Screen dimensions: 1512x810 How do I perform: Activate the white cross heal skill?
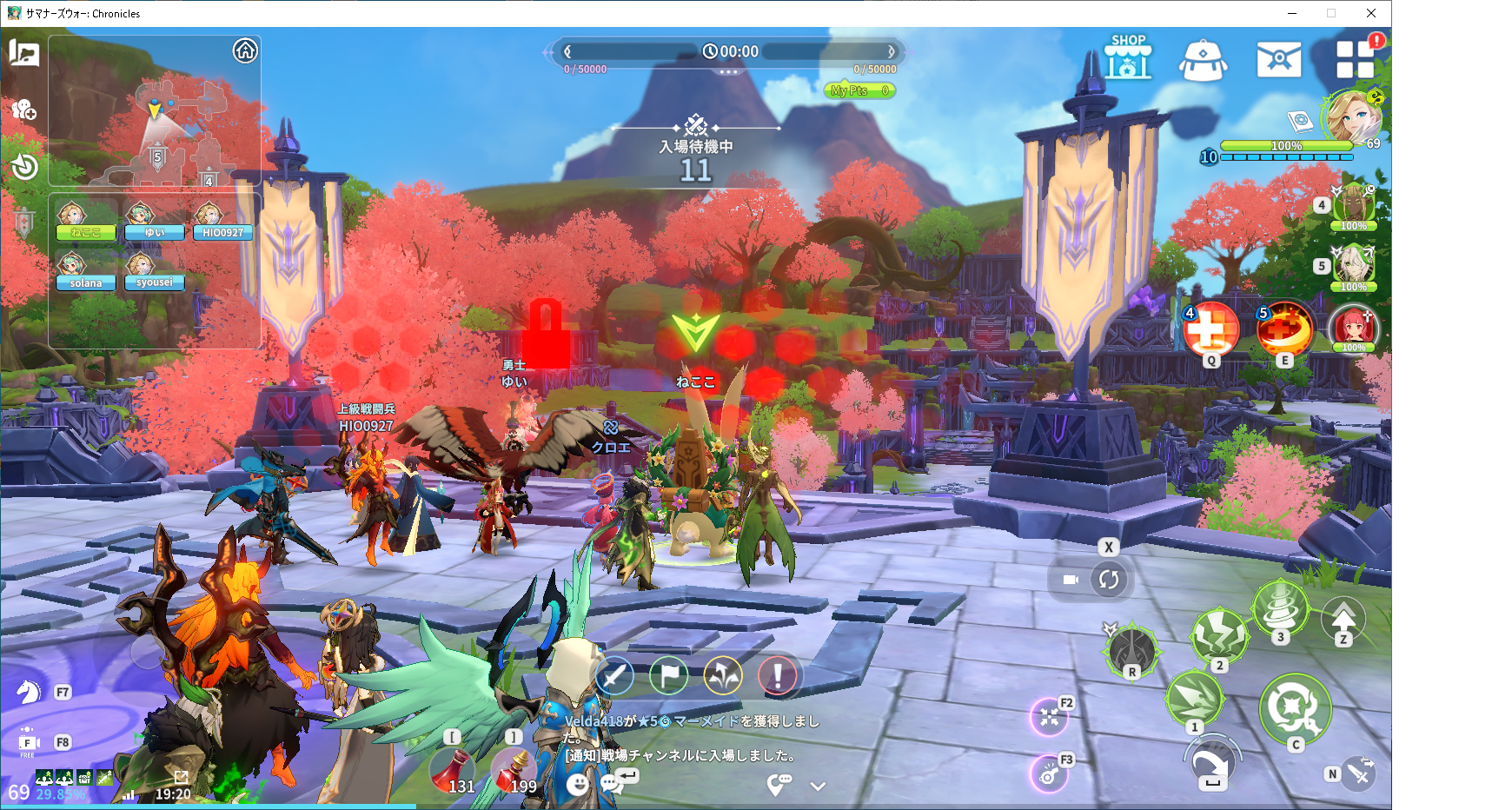(1210, 329)
